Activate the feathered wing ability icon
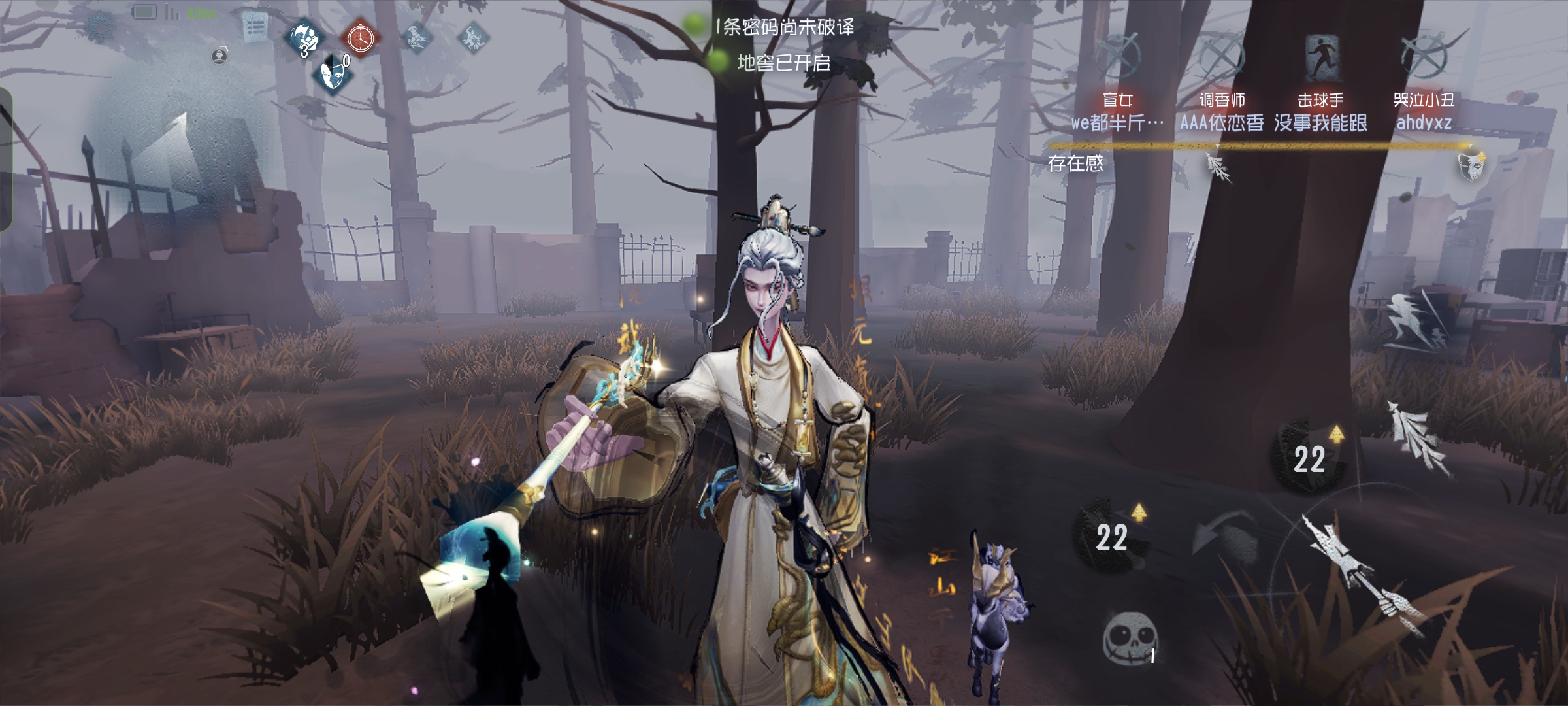 pyautogui.click(x=1418, y=435)
